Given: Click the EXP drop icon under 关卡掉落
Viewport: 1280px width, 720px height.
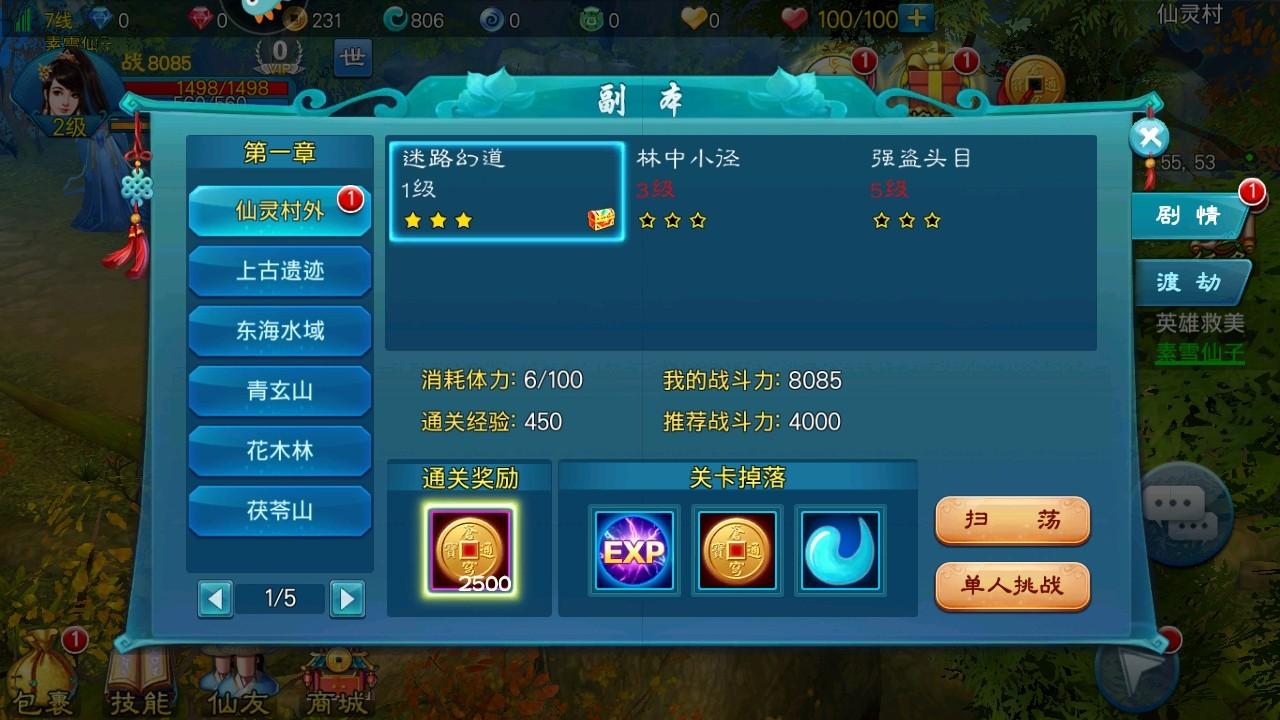Looking at the screenshot, I should click(x=633, y=551).
